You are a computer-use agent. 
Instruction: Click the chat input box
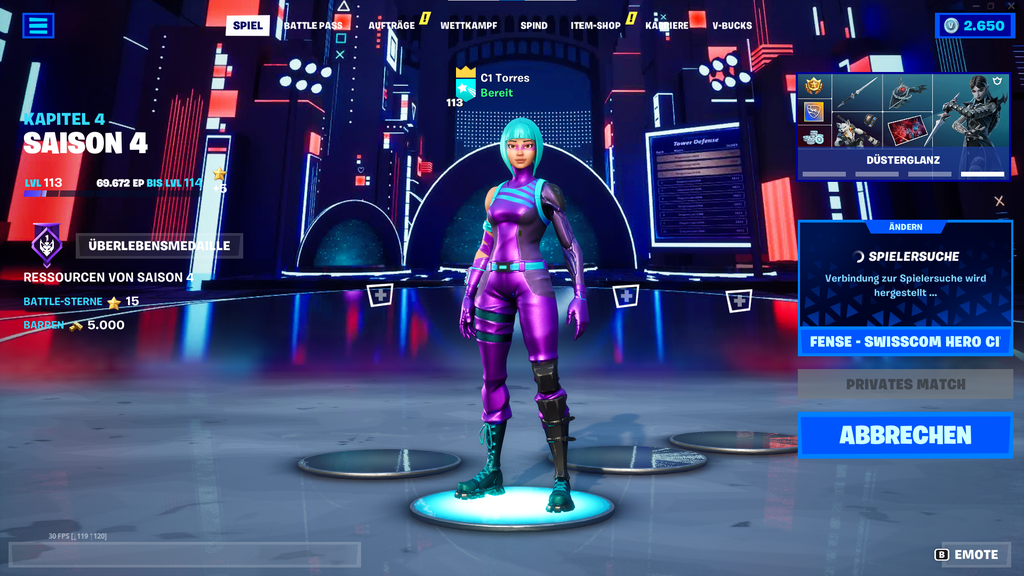click(x=185, y=554)
